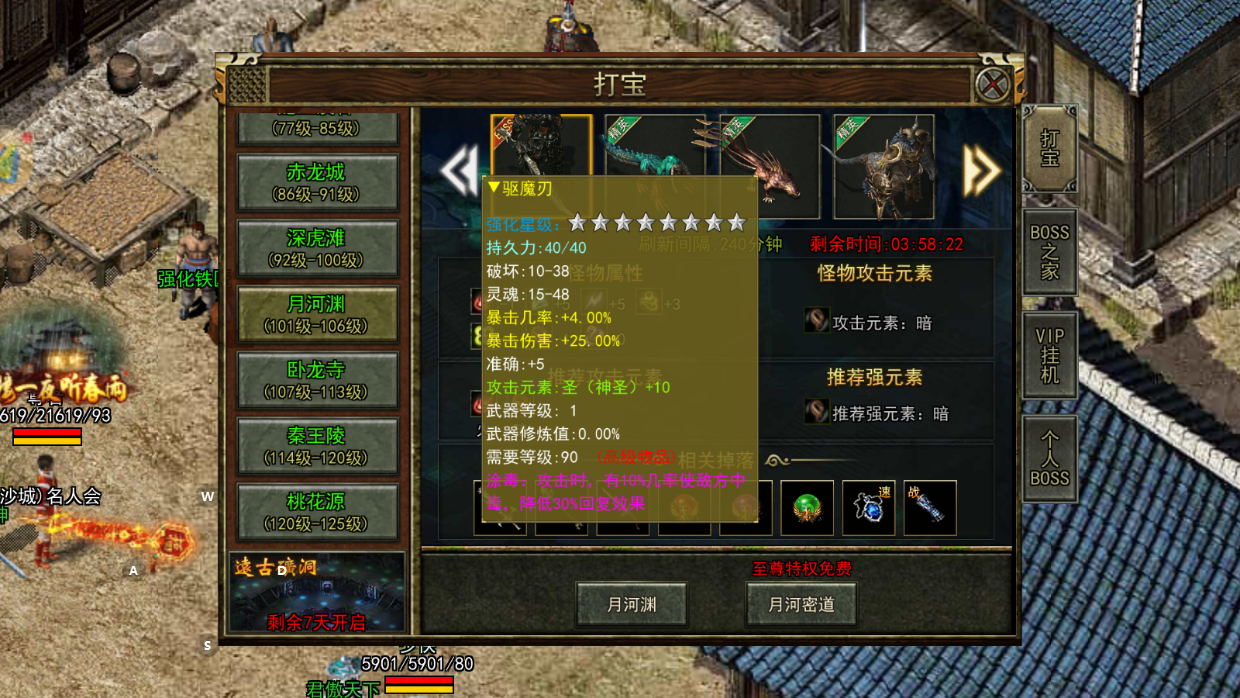Select the armored beast monster portrait
The width and height of the screenshot is (1240, 698).
point(884,166)
